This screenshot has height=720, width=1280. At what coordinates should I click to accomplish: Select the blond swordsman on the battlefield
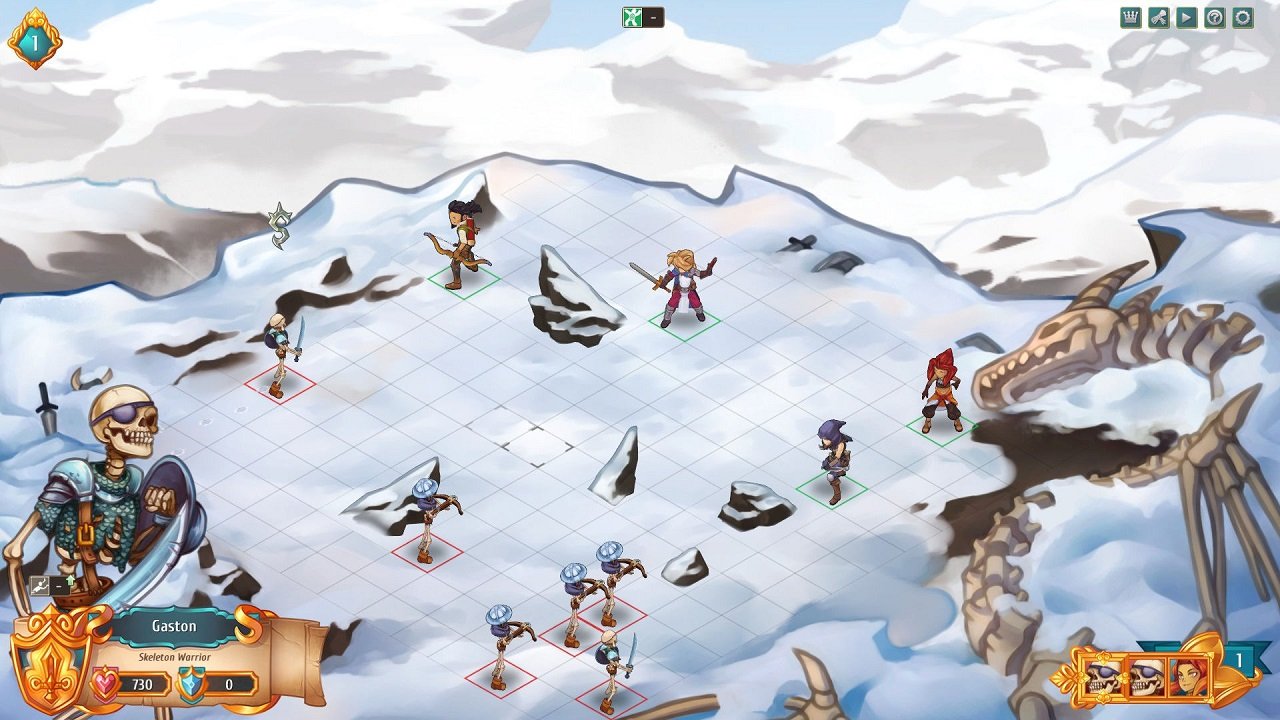click(x=681, y=285)
